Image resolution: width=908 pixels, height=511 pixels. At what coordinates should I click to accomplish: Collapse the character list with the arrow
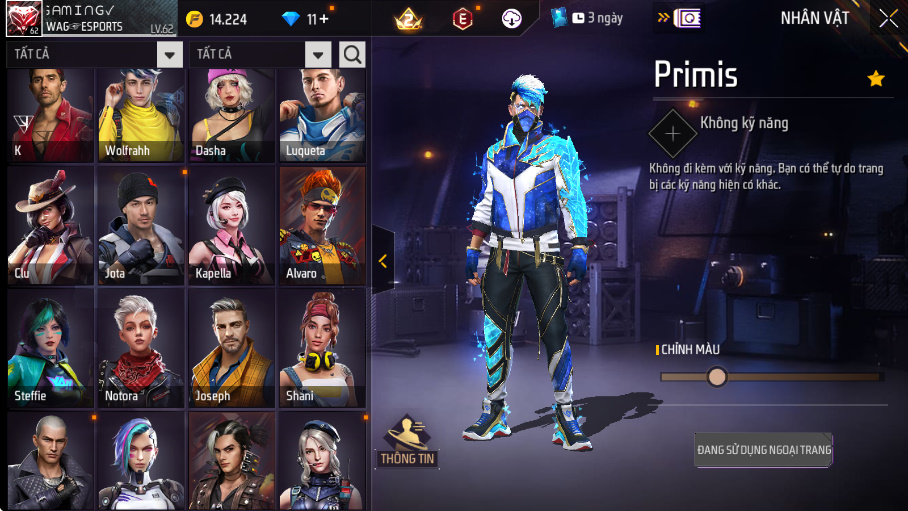[x=382, y=261]
